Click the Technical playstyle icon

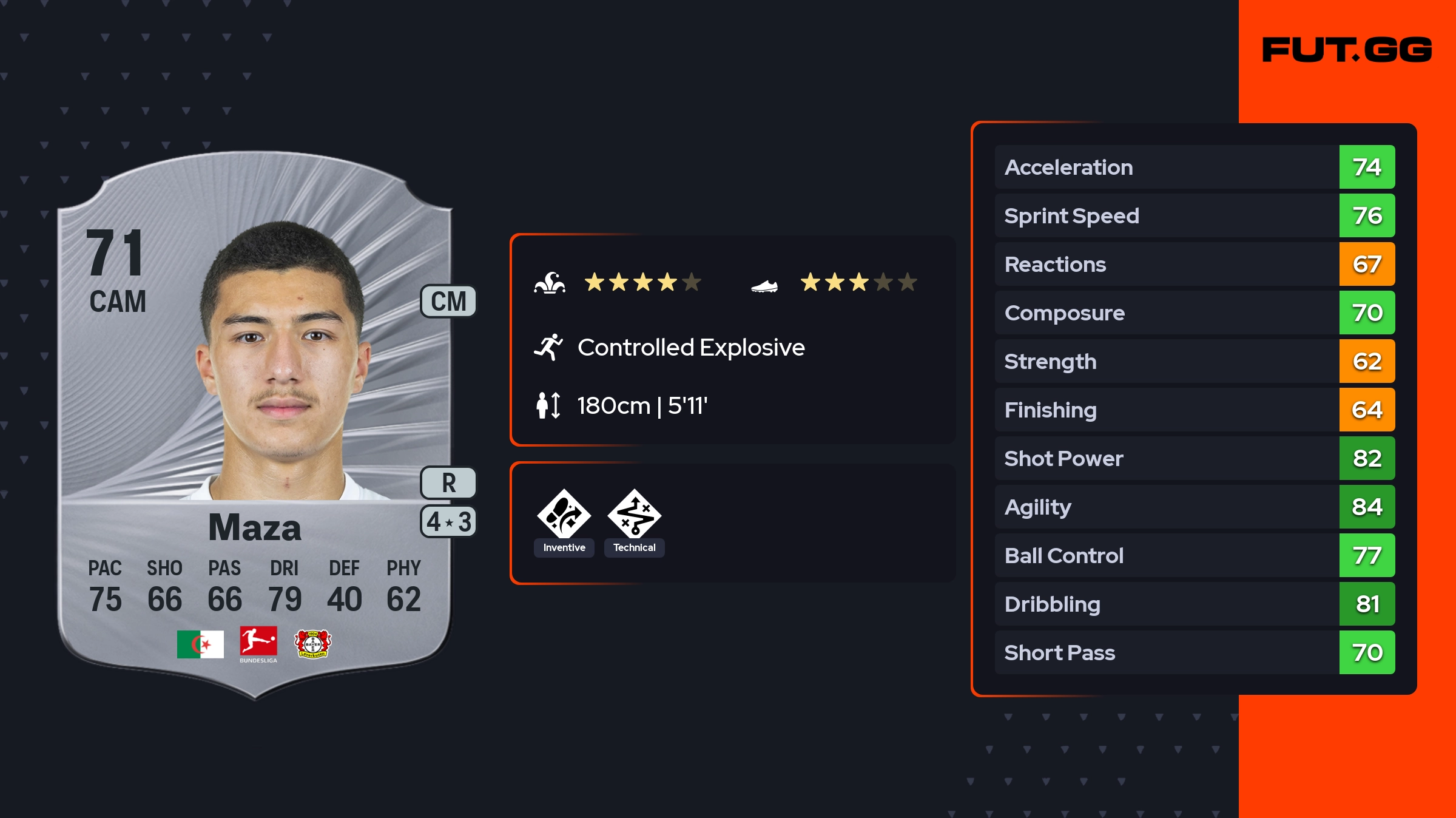pyautogui.click(x=634, y=515)
